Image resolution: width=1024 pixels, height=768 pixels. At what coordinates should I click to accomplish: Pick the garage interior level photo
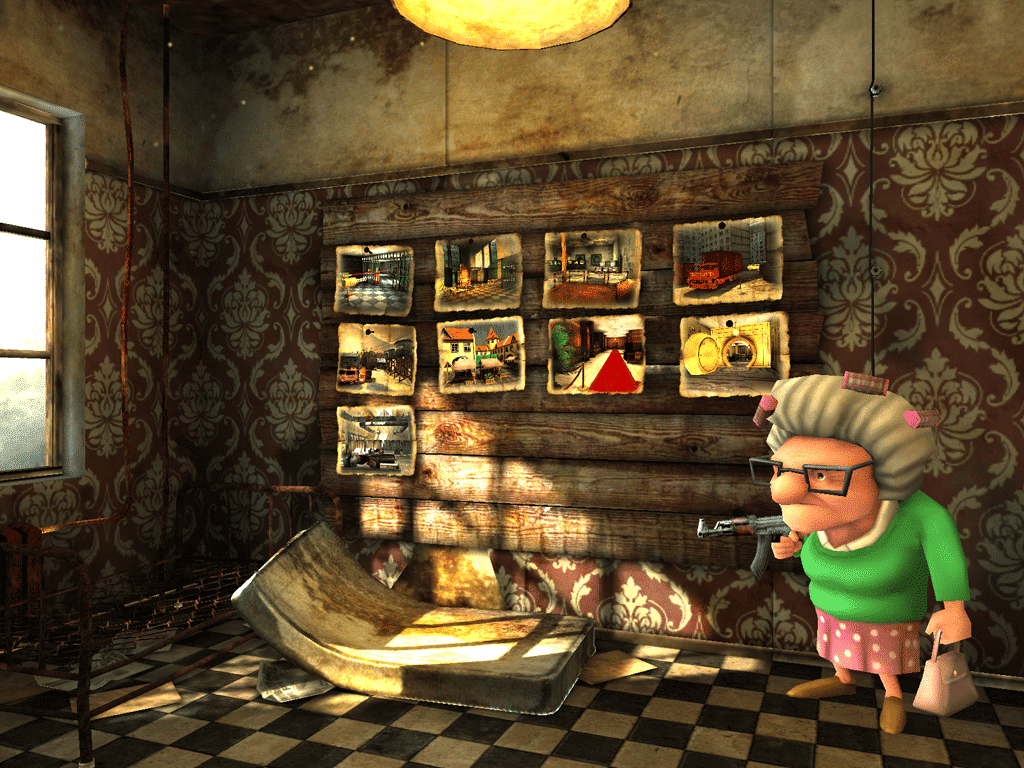coord(375,439)
